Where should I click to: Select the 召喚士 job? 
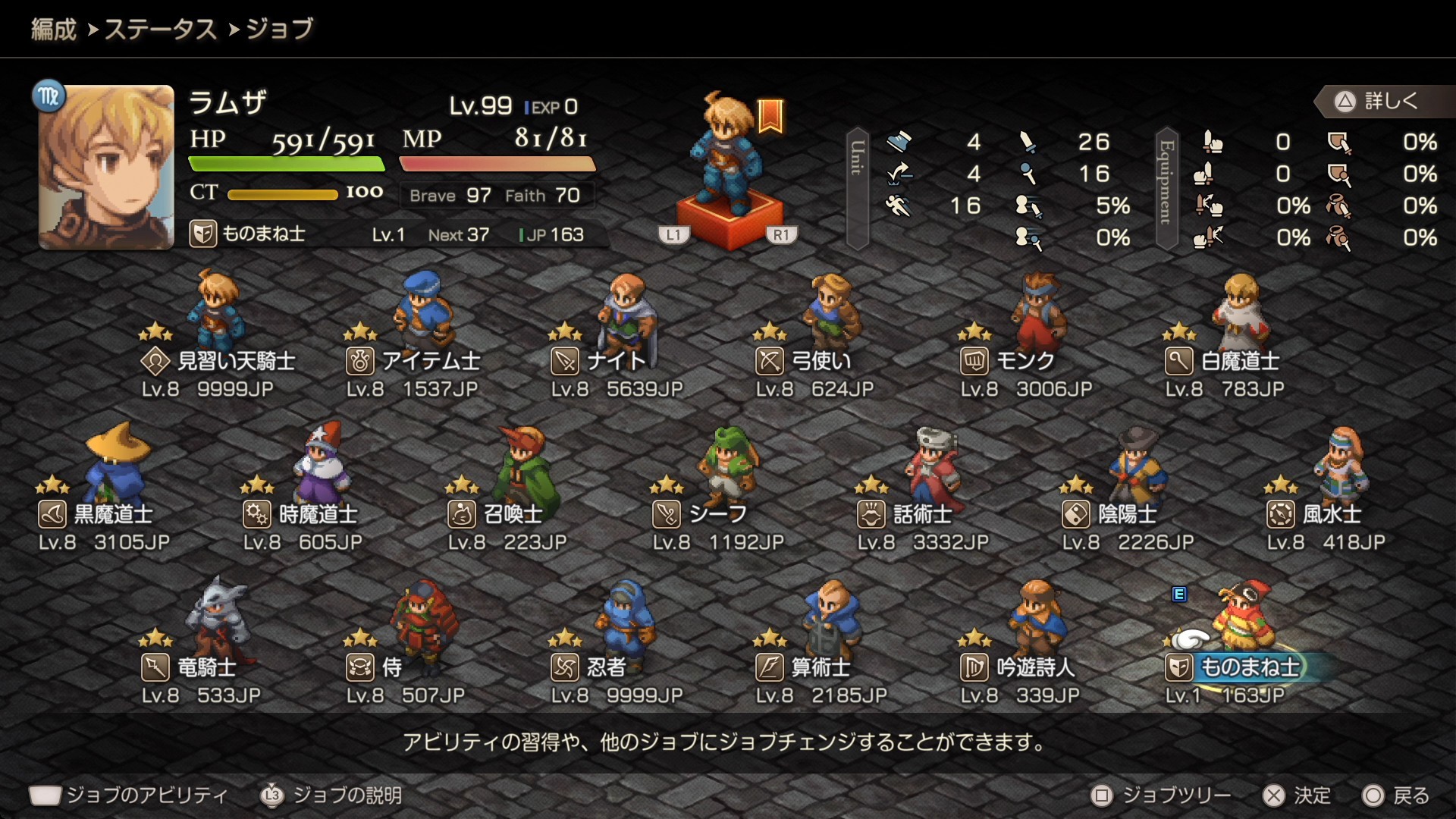tap(496, 514)
